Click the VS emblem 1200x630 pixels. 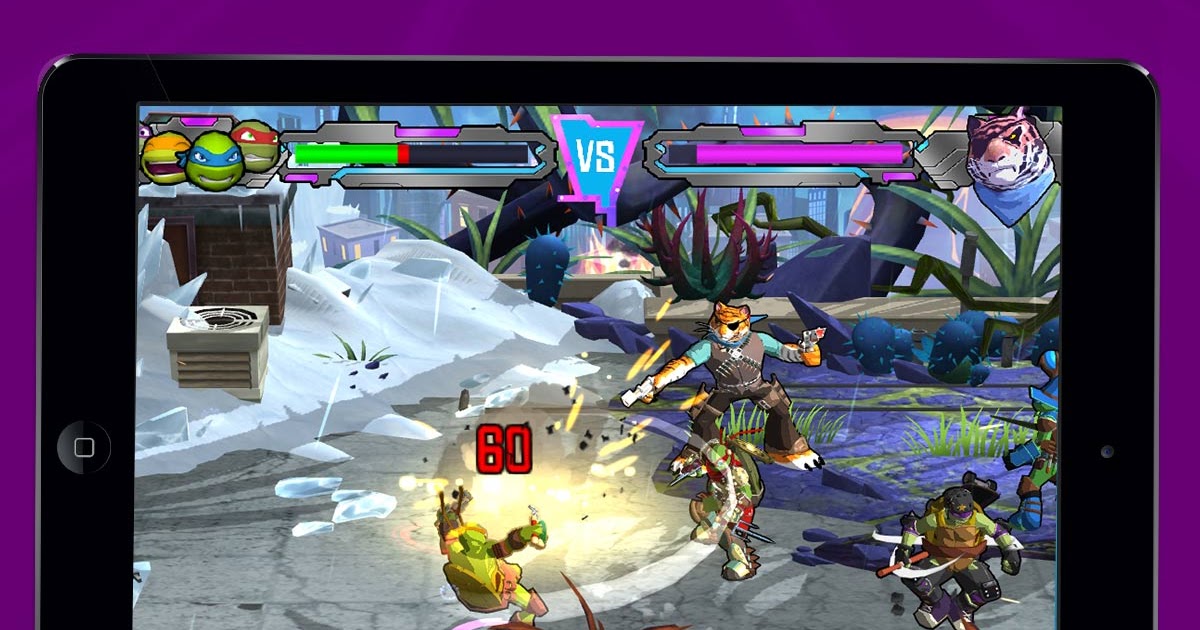click(598, 158)
